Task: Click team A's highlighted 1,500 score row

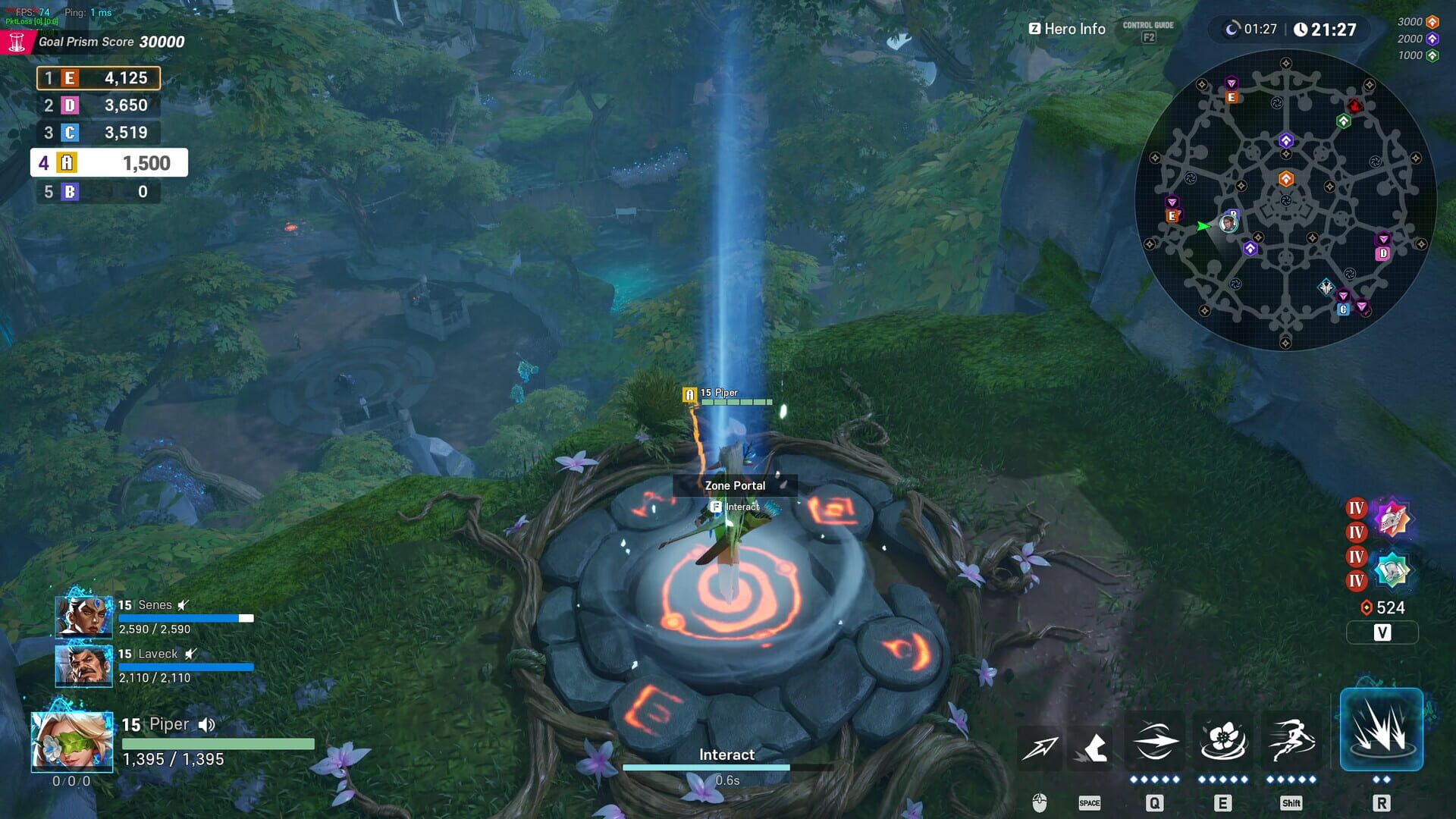Action: (x=108, y=162)
